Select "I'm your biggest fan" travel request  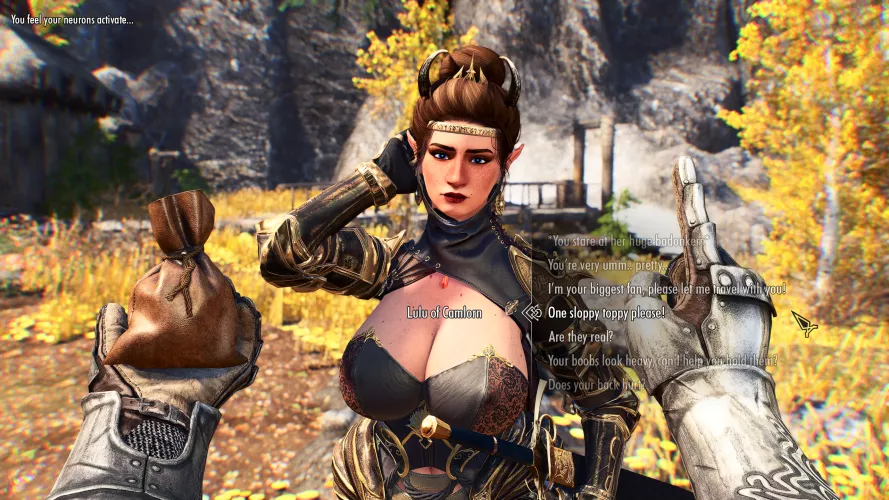click(x=666, y=289)
